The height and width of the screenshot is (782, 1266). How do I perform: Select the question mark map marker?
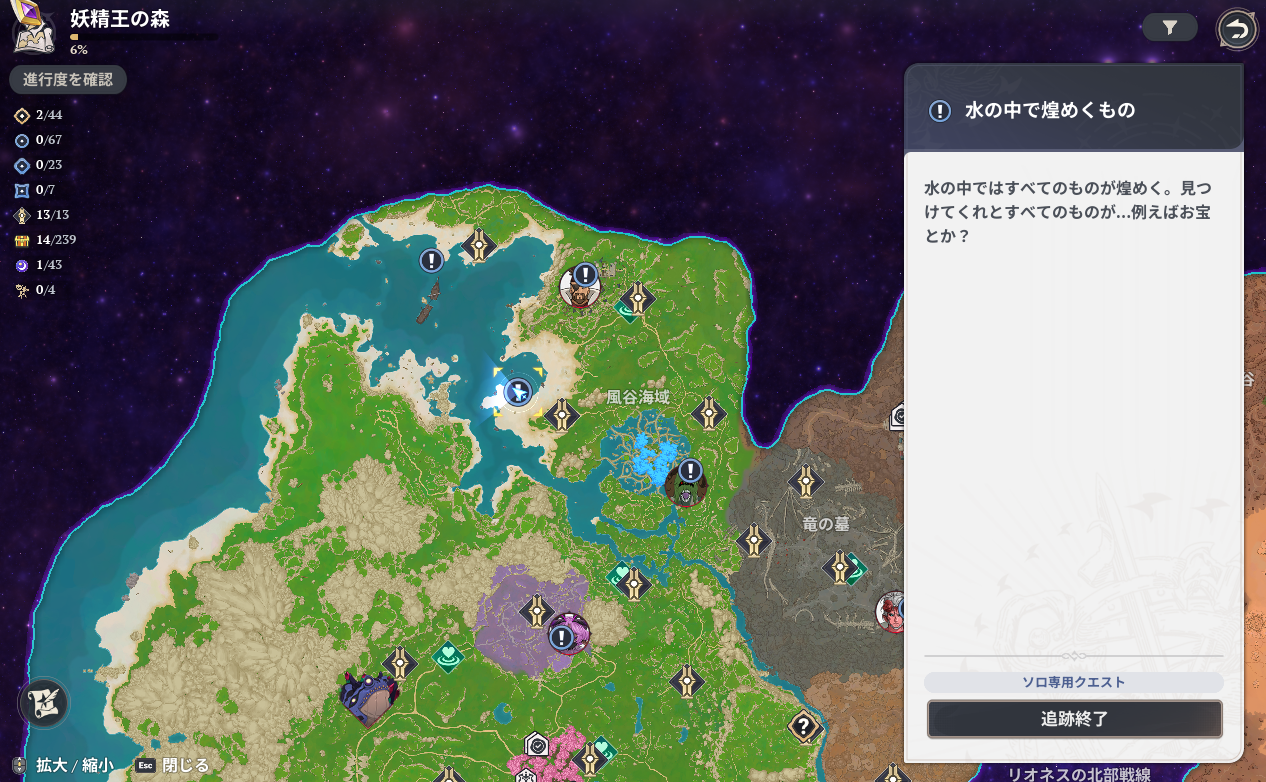click(x=803, y=726)
